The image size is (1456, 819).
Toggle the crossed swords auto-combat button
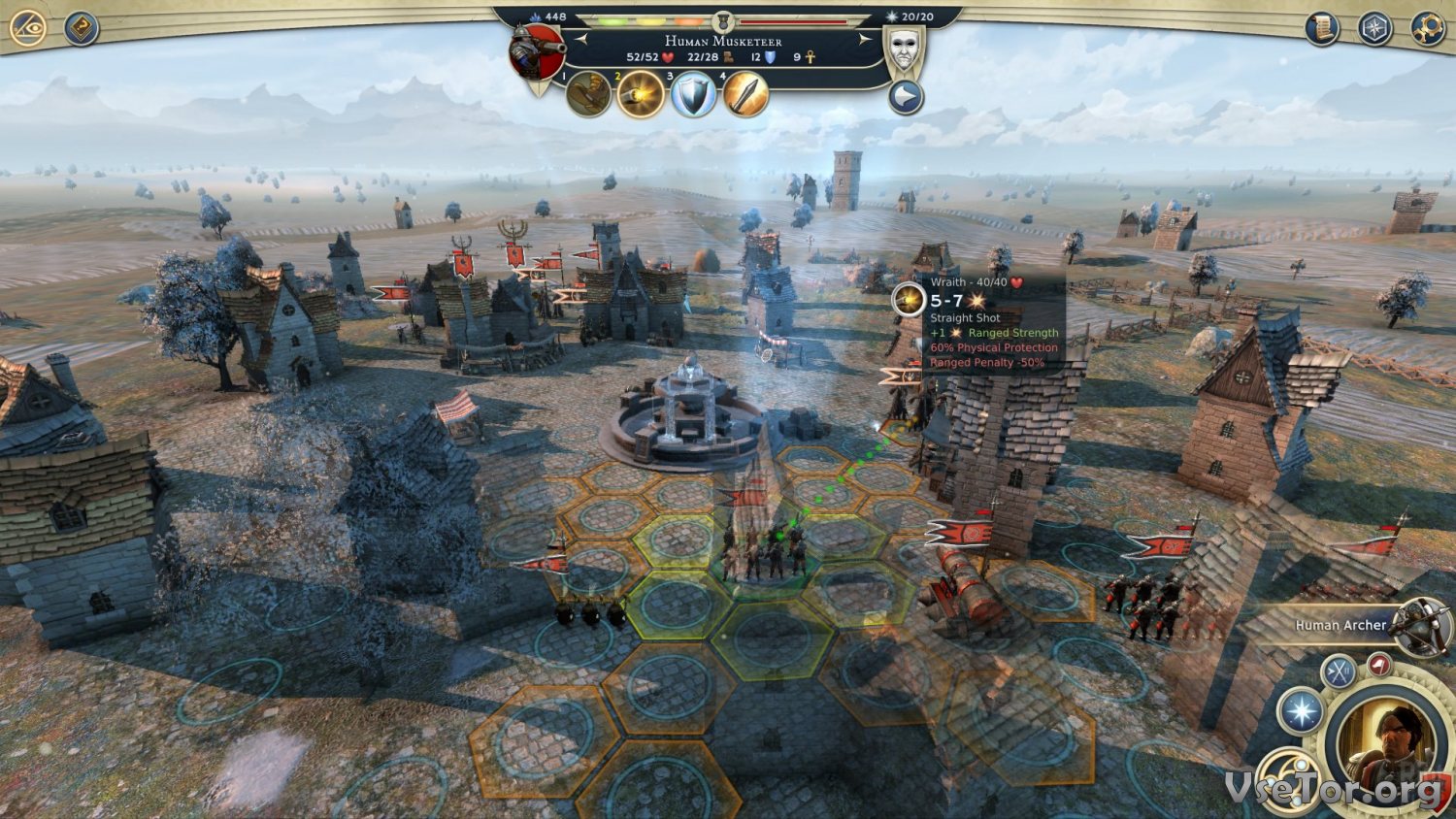[x=1340, y=671]
